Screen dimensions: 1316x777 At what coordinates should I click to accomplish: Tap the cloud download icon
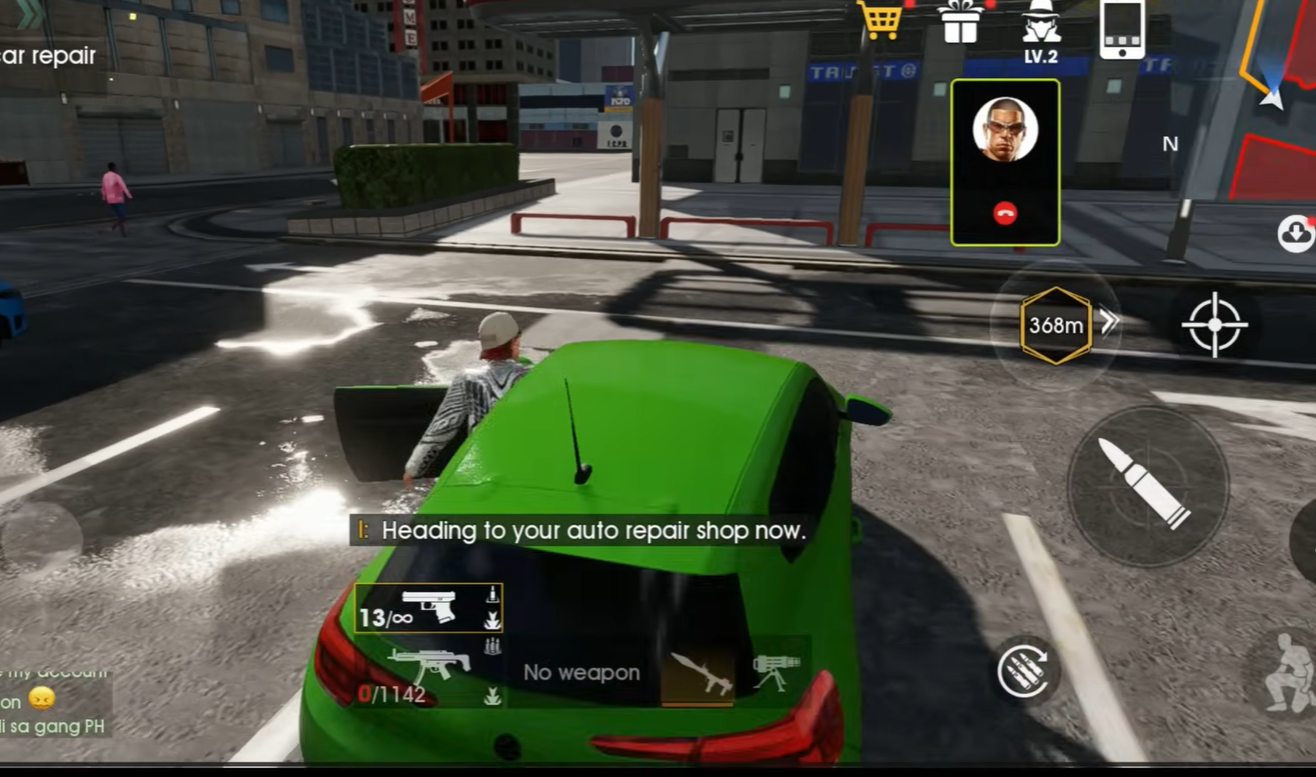point(1296,233)
